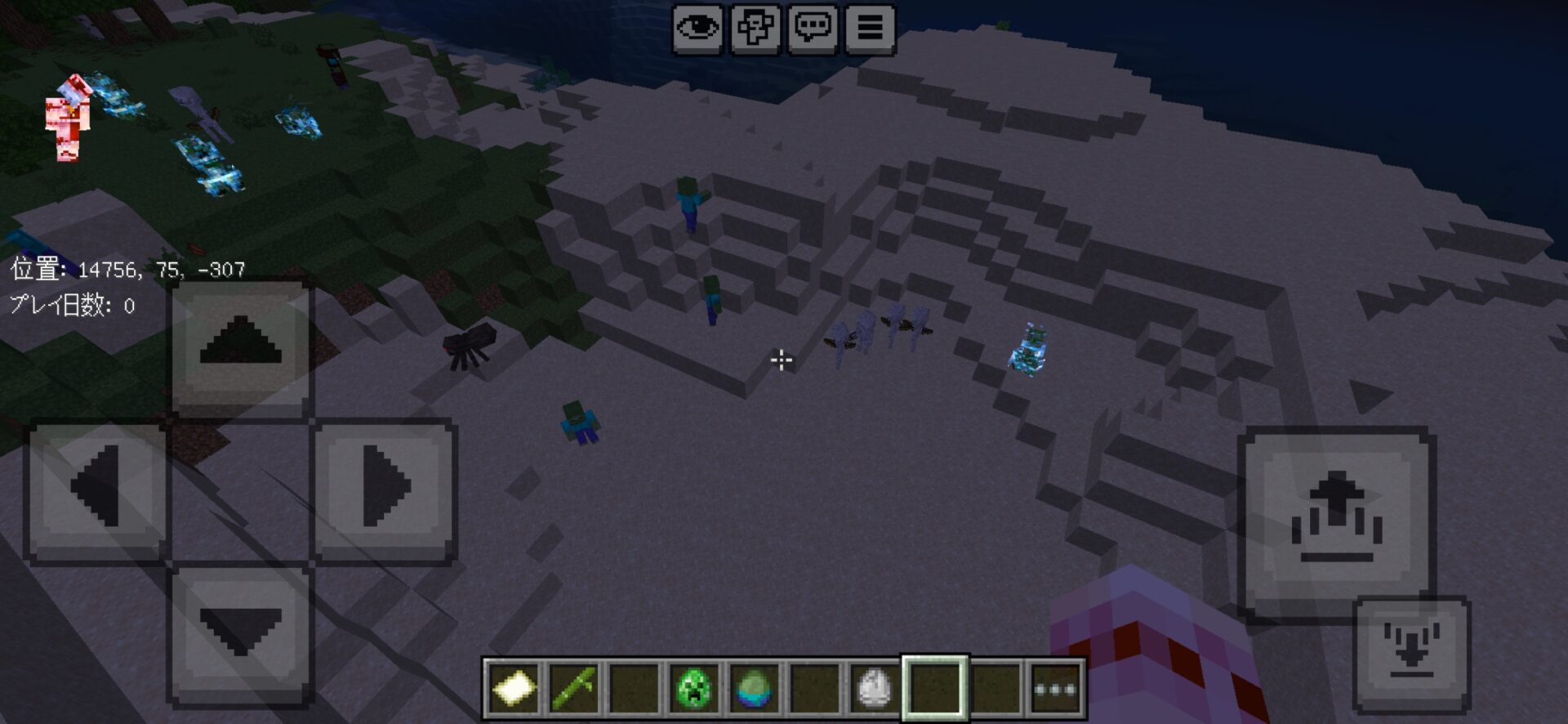The image size is (1568, 724).
Task: Open the emote menu button
Action: (755, 29)
